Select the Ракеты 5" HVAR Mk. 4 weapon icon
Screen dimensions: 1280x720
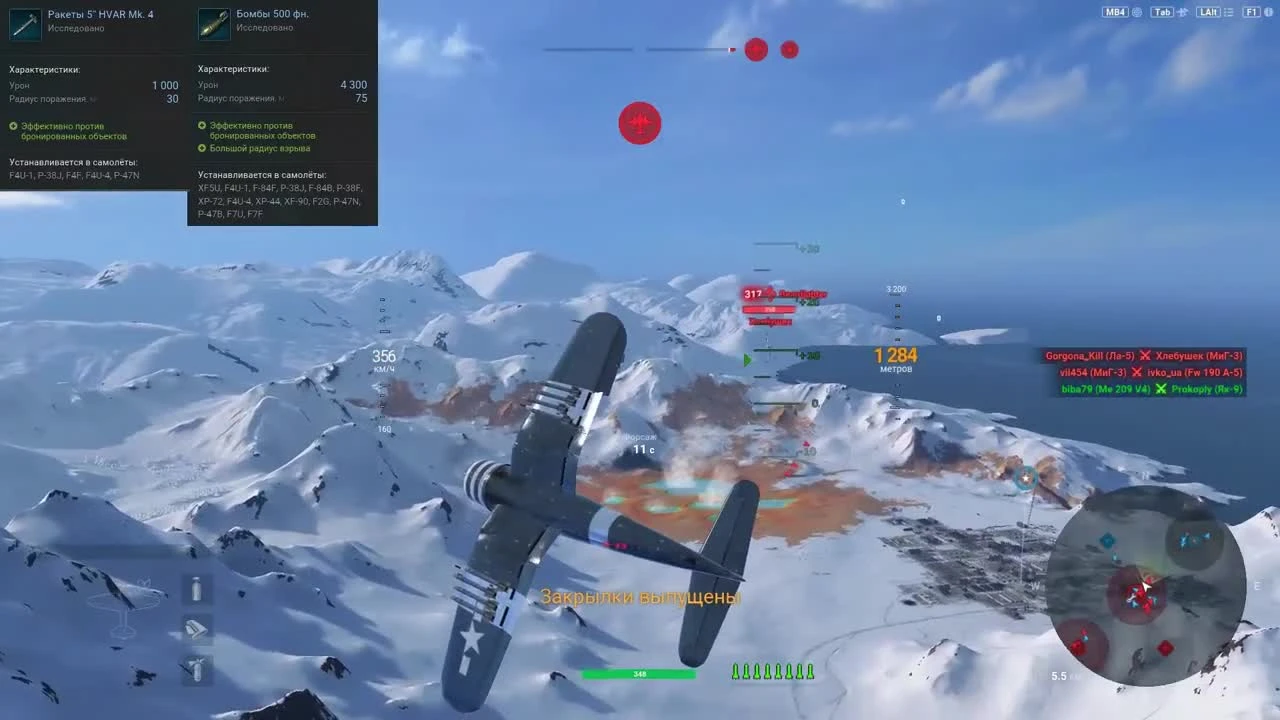point(25,23)
